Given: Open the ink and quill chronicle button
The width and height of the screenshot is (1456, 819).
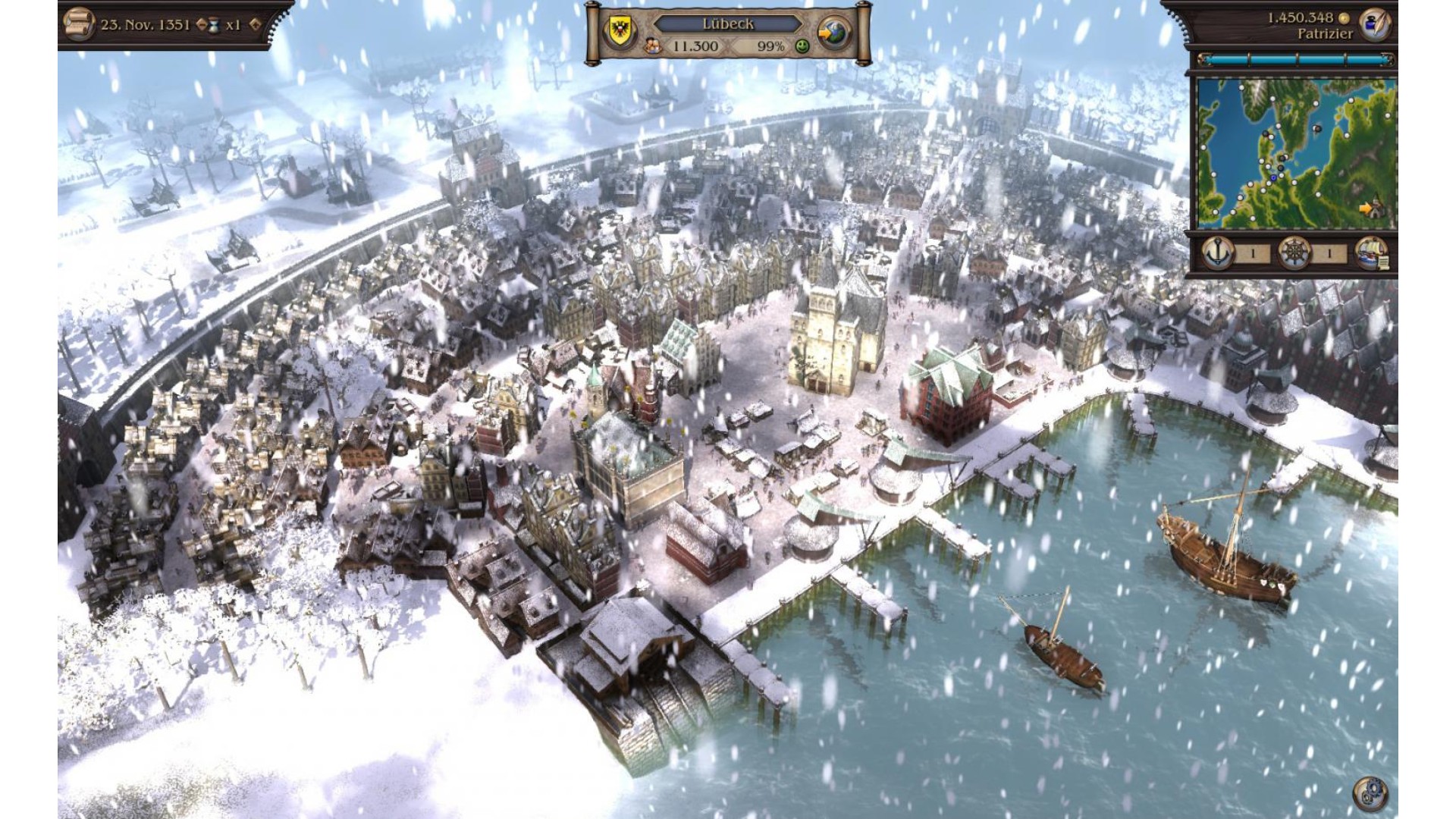Looking at the screenshot, I should pos(1373,24).
